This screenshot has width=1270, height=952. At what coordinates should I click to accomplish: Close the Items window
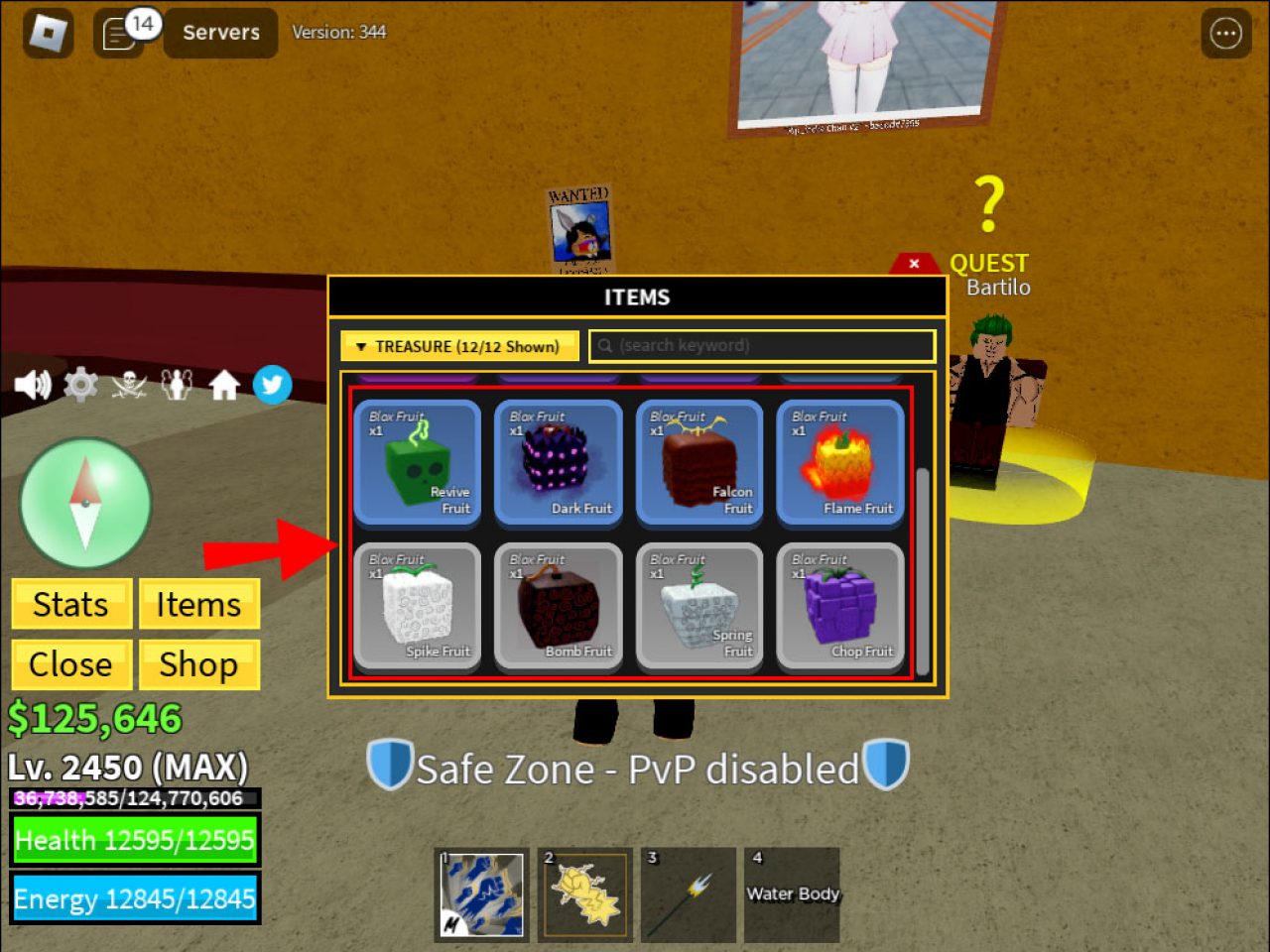(x=70, y=664)
